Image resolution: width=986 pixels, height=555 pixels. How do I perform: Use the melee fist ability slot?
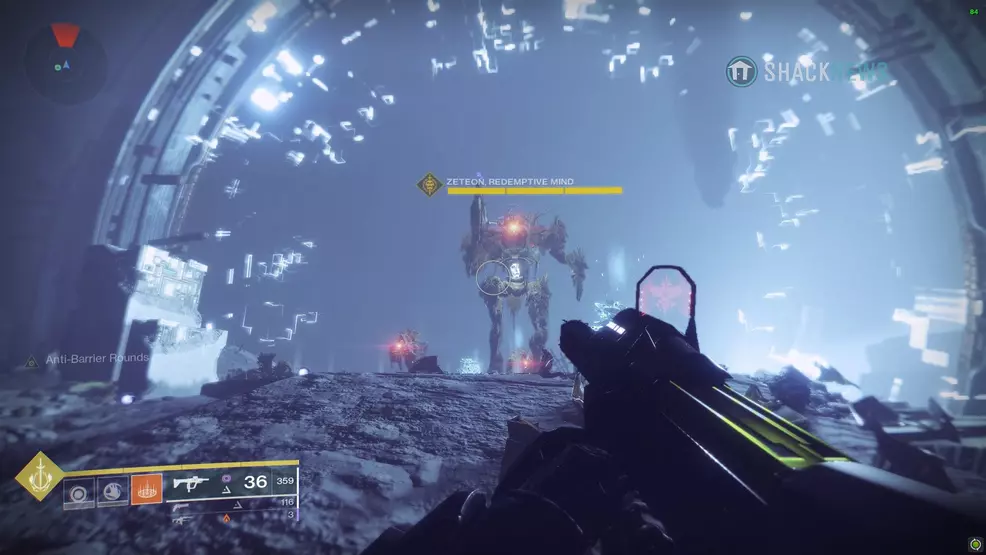(x=112, y=491)
